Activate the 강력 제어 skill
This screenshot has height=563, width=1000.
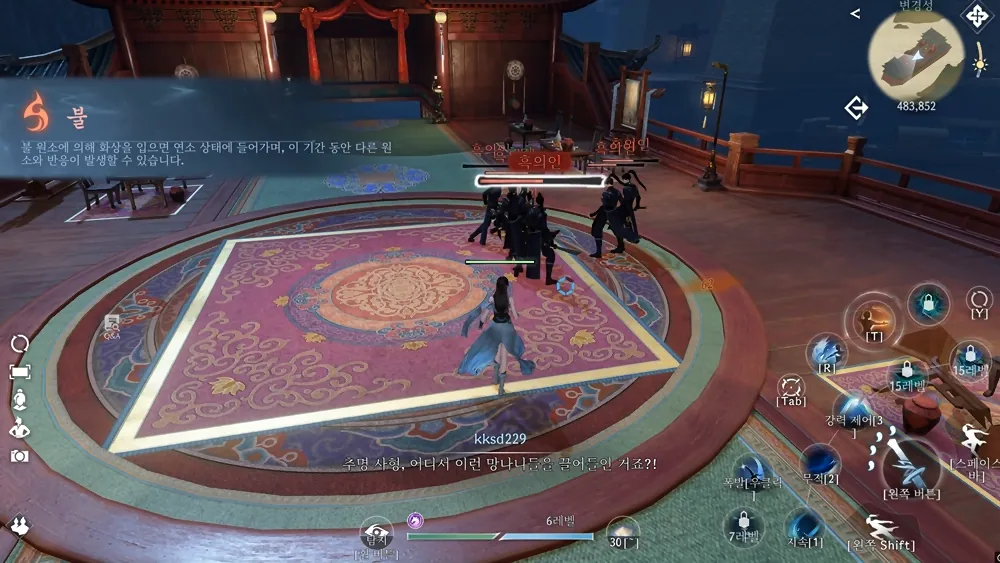tap(850, 407)
